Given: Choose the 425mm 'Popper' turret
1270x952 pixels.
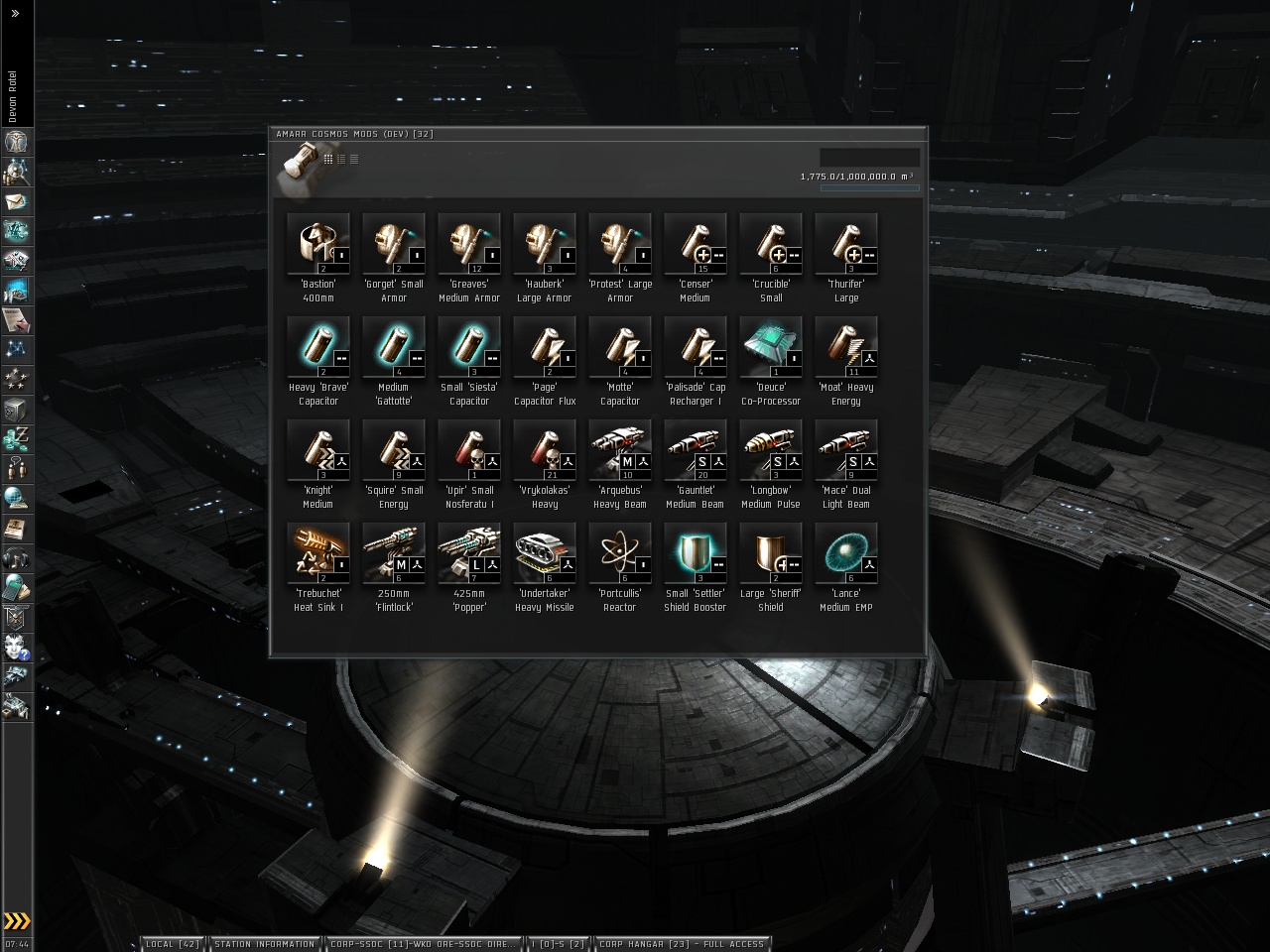Looking at the screenshot, I should click(x=469, y=553).
